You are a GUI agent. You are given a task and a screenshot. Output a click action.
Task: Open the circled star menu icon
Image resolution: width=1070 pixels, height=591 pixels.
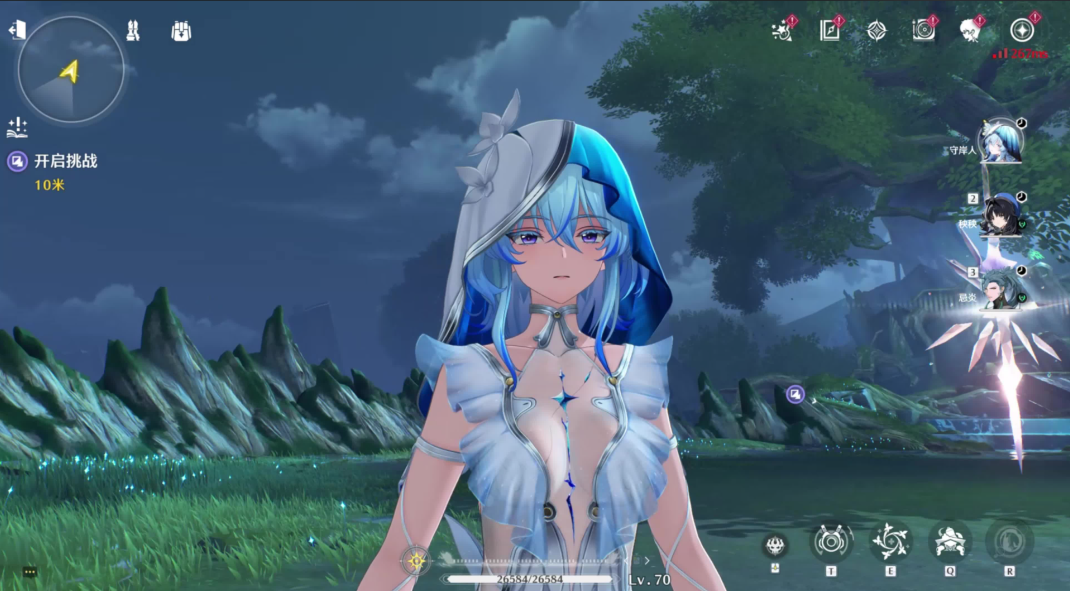click(x=1021, y=31)
